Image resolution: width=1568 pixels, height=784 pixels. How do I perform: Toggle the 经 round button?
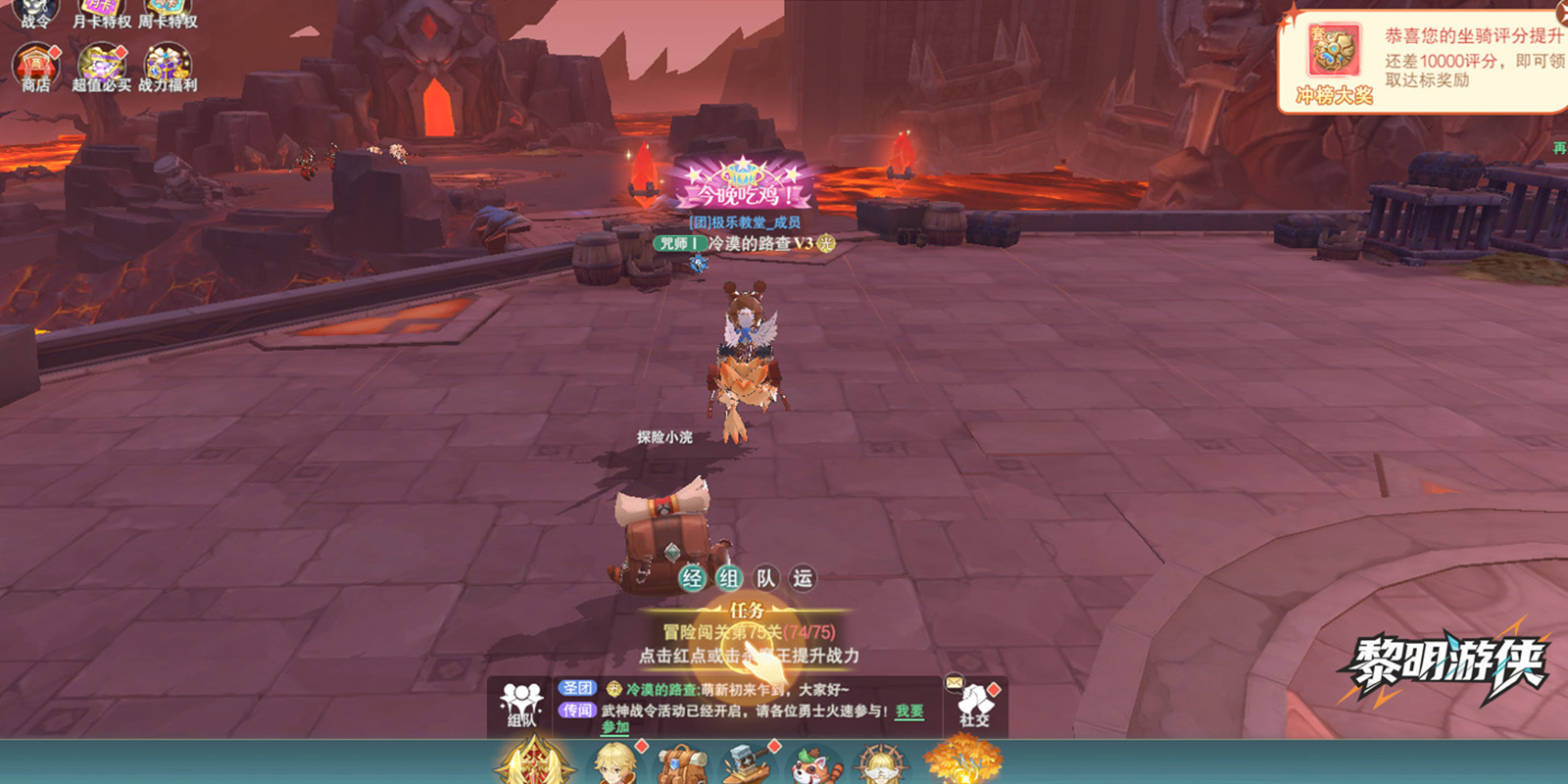tap(692, 578)
